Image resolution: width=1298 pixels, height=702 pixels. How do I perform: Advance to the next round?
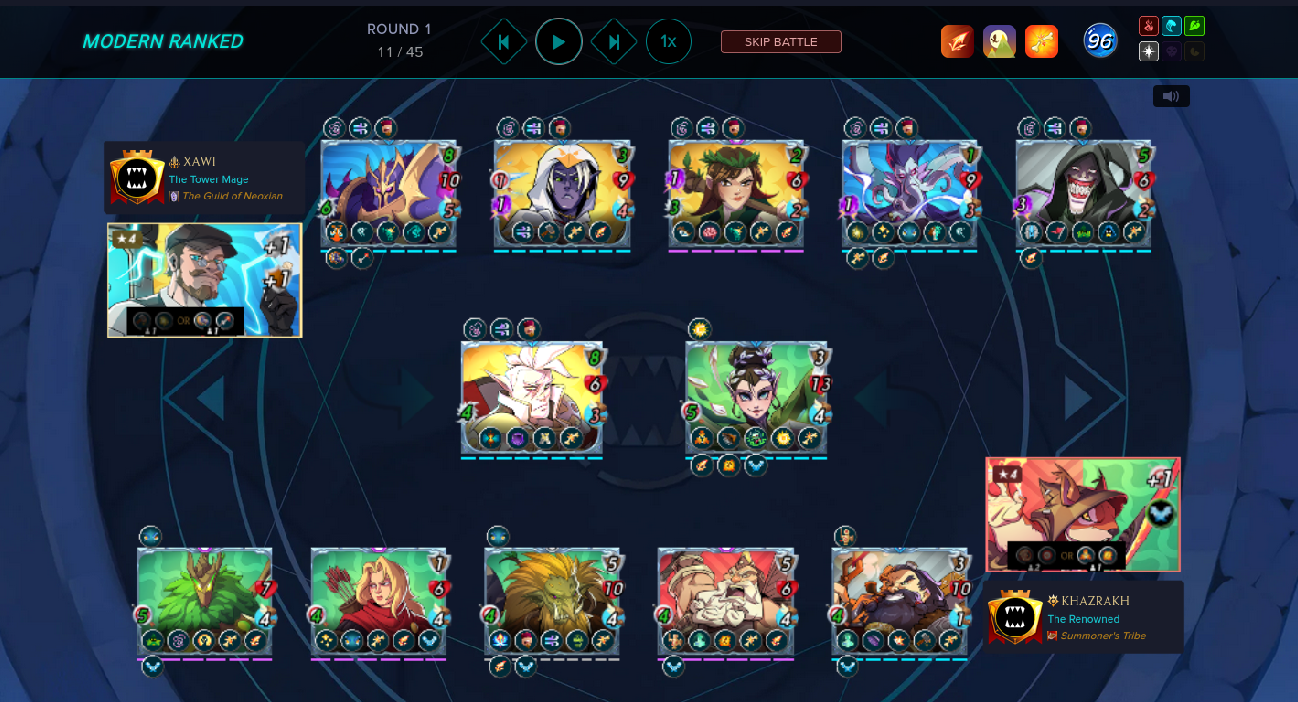point(614,42)
